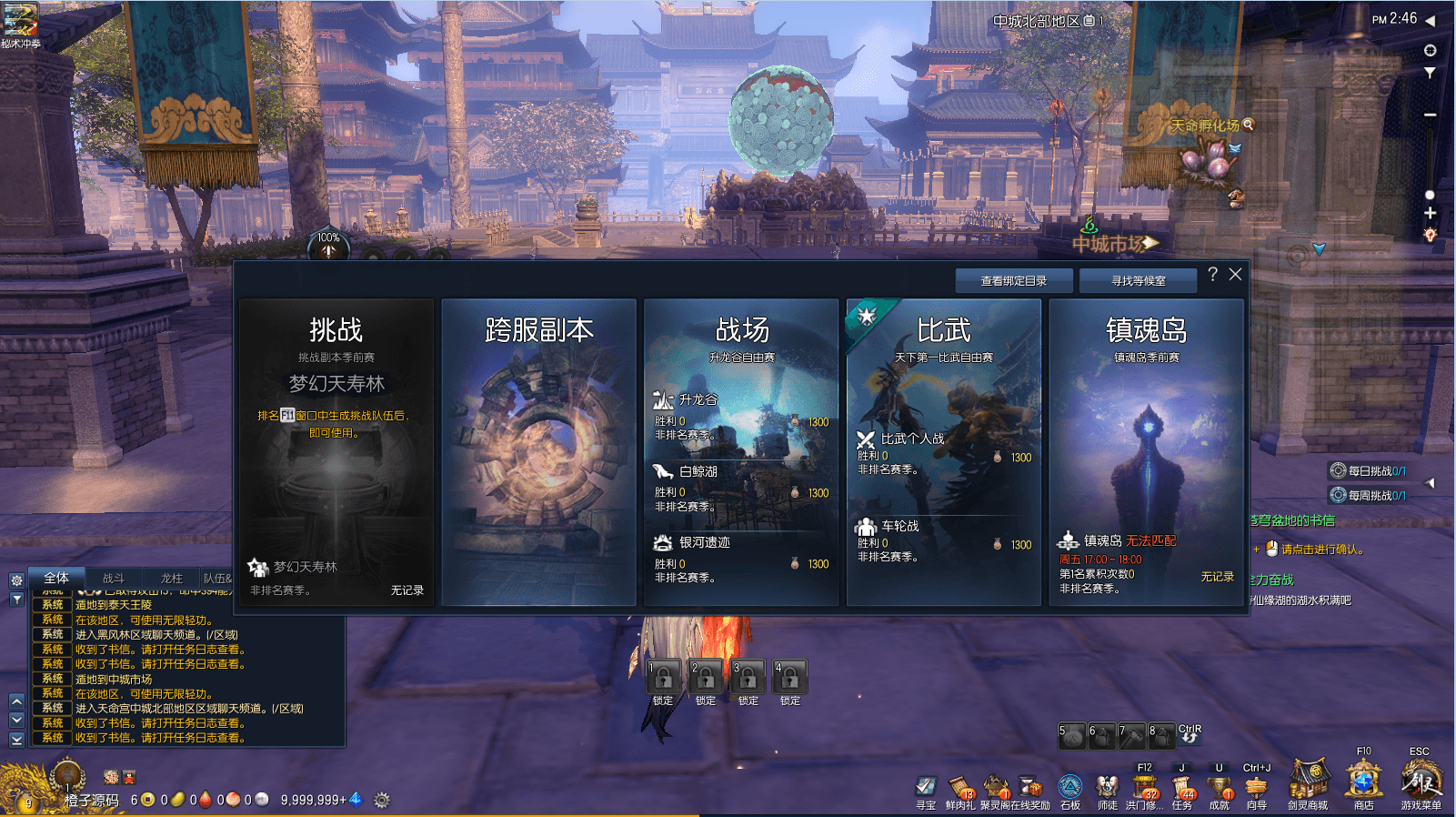Screen dimensions: 1456x817
Task: Select 比武个人战 duel mode
Action: click(943, 452)
